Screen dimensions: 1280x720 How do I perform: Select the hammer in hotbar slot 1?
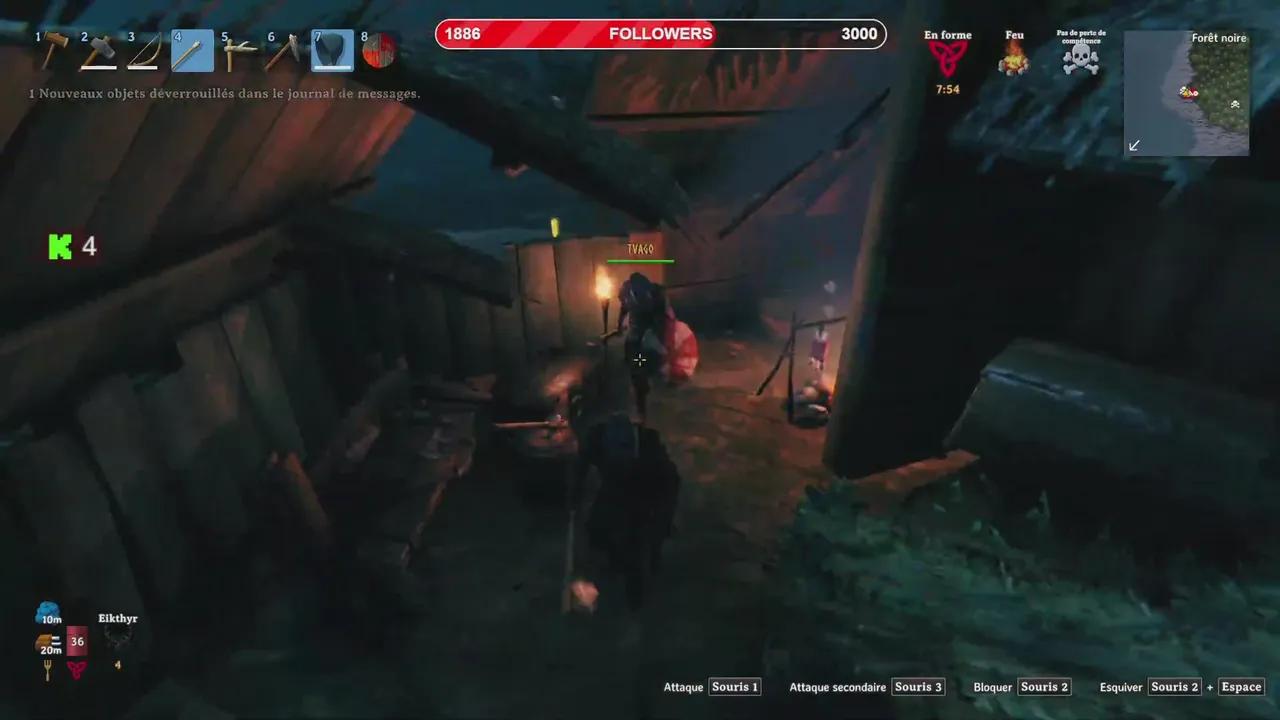(x=52, y=50)
